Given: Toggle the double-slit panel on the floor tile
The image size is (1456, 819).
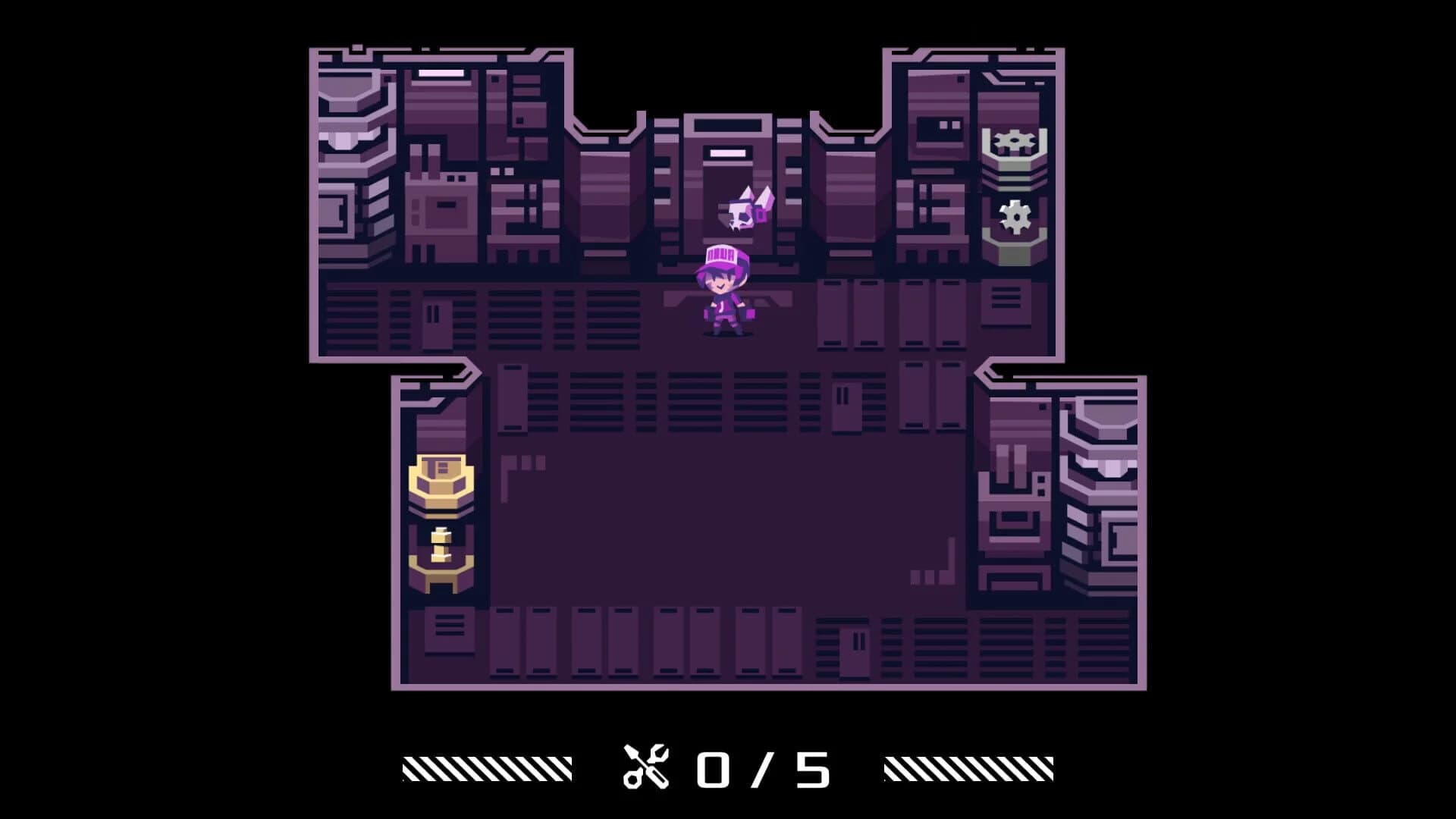Looking at the screenshot, I should click(433, 312).
